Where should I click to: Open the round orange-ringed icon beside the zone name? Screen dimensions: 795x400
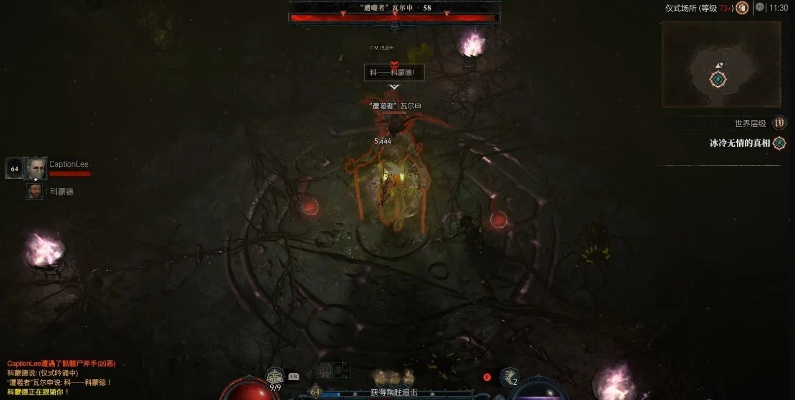[x=742, y=7]
